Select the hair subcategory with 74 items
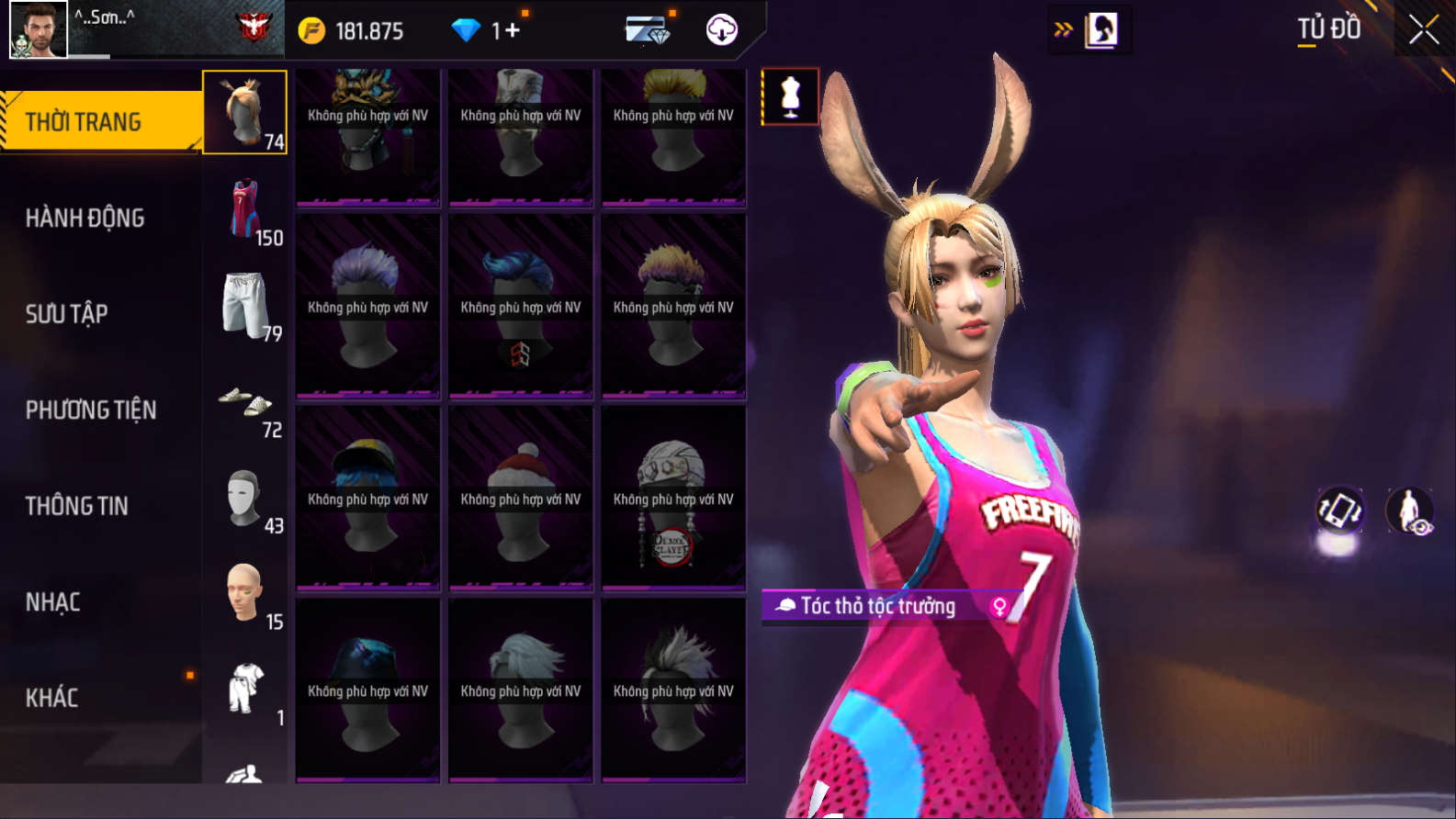1456x819 pixels. (x=244, y=112)
